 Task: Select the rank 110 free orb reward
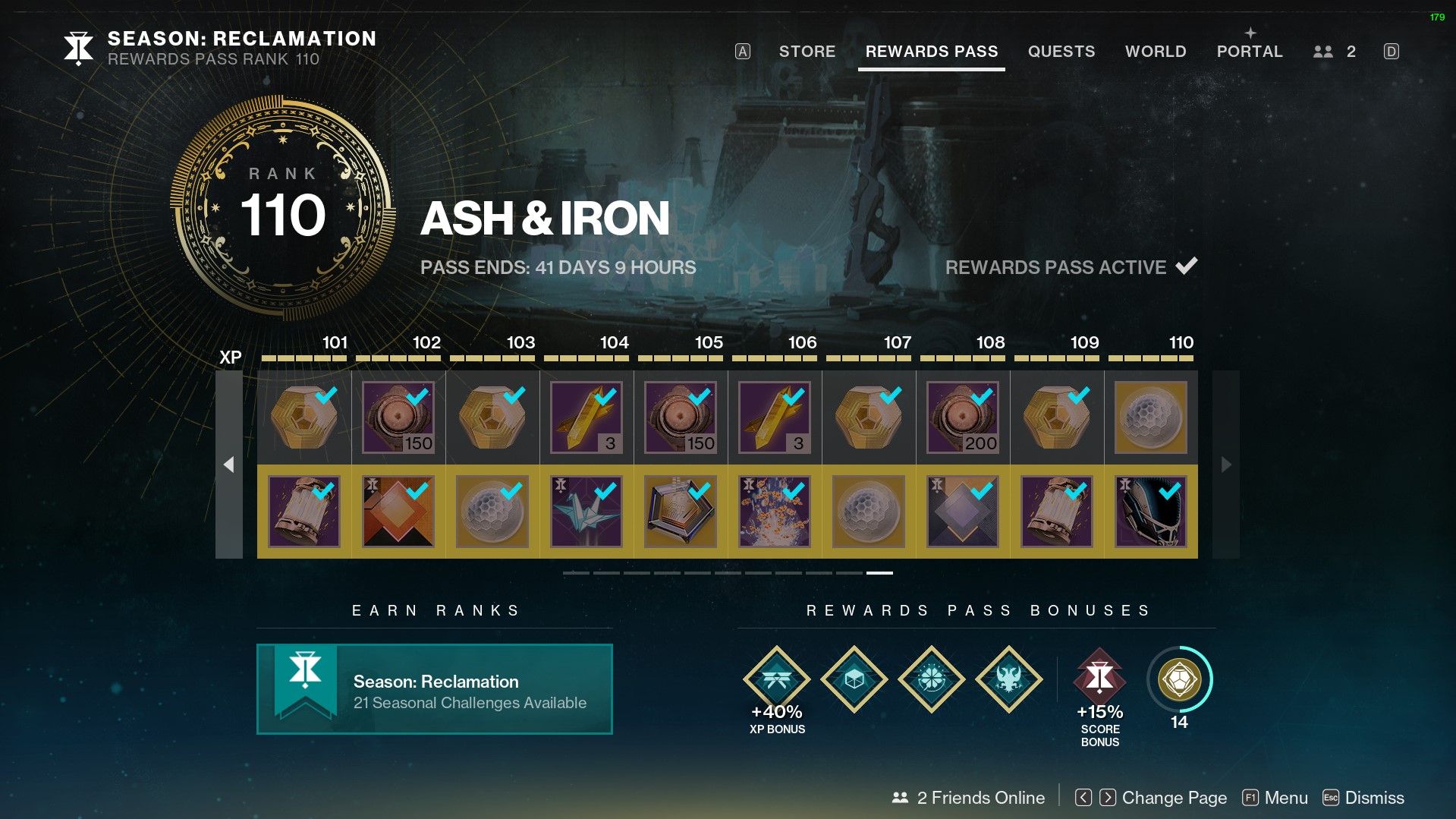[x=1150, y=417]
